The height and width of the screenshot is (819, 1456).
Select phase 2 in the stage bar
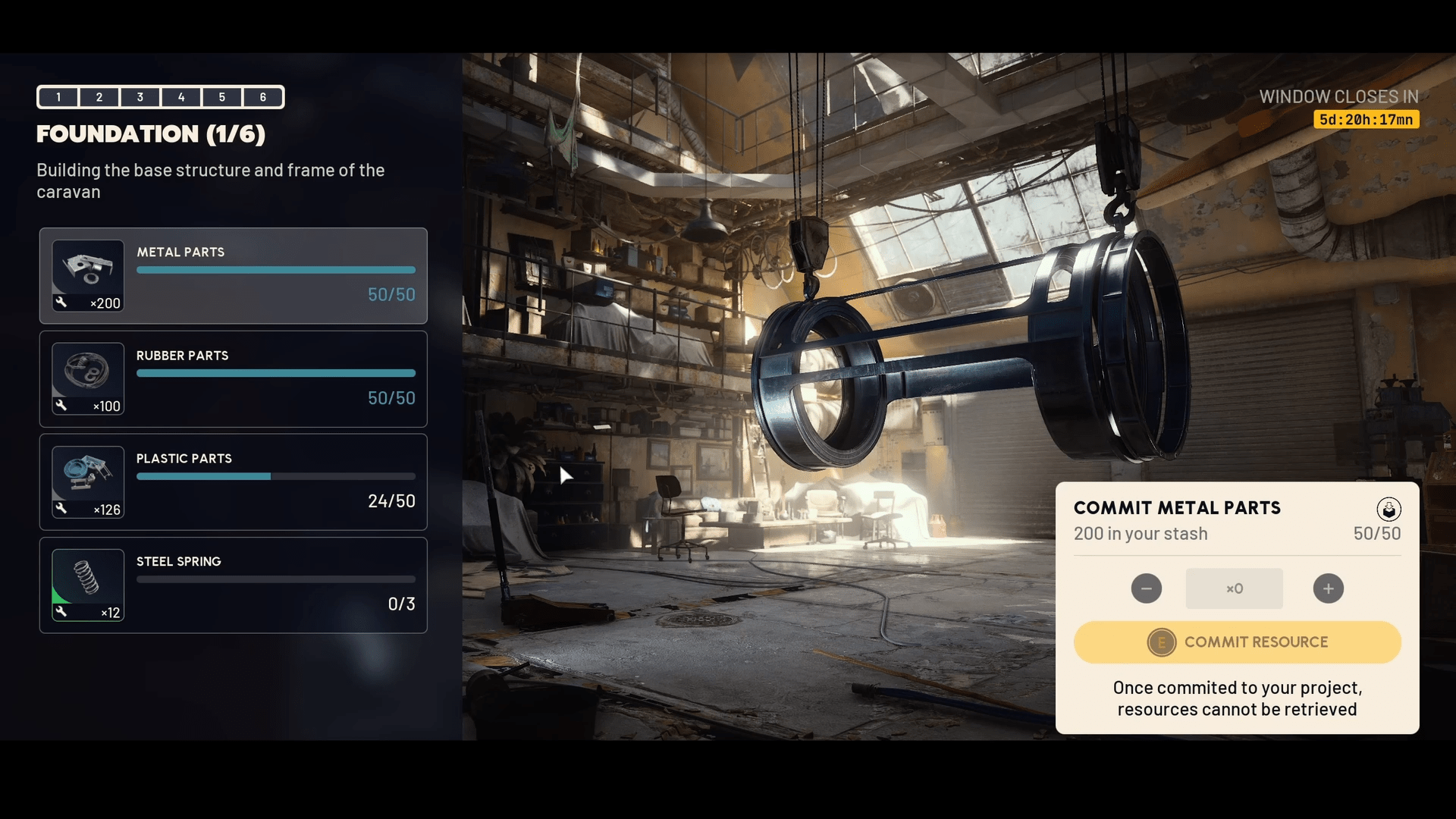[99, 97]
